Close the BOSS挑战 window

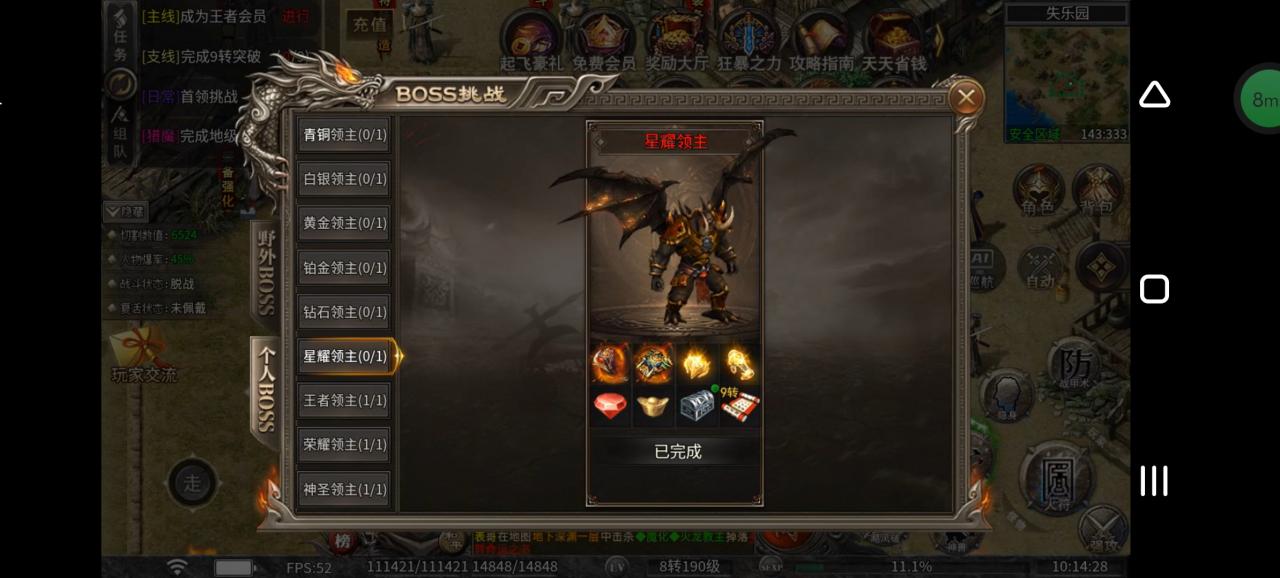pos(965,98)
